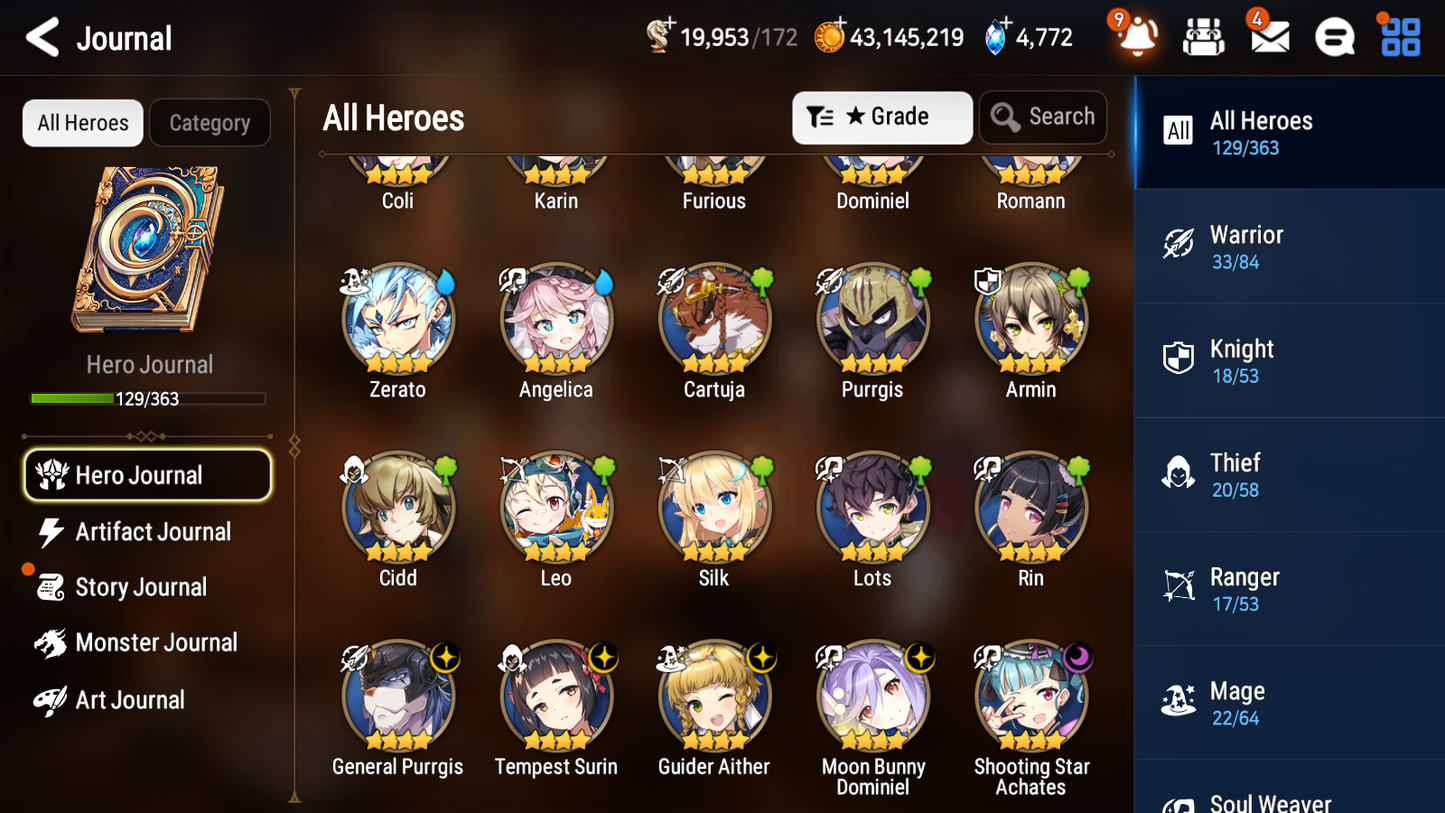Expand the Mage class filter
1445x813 pixels.
pos(1289,701)
